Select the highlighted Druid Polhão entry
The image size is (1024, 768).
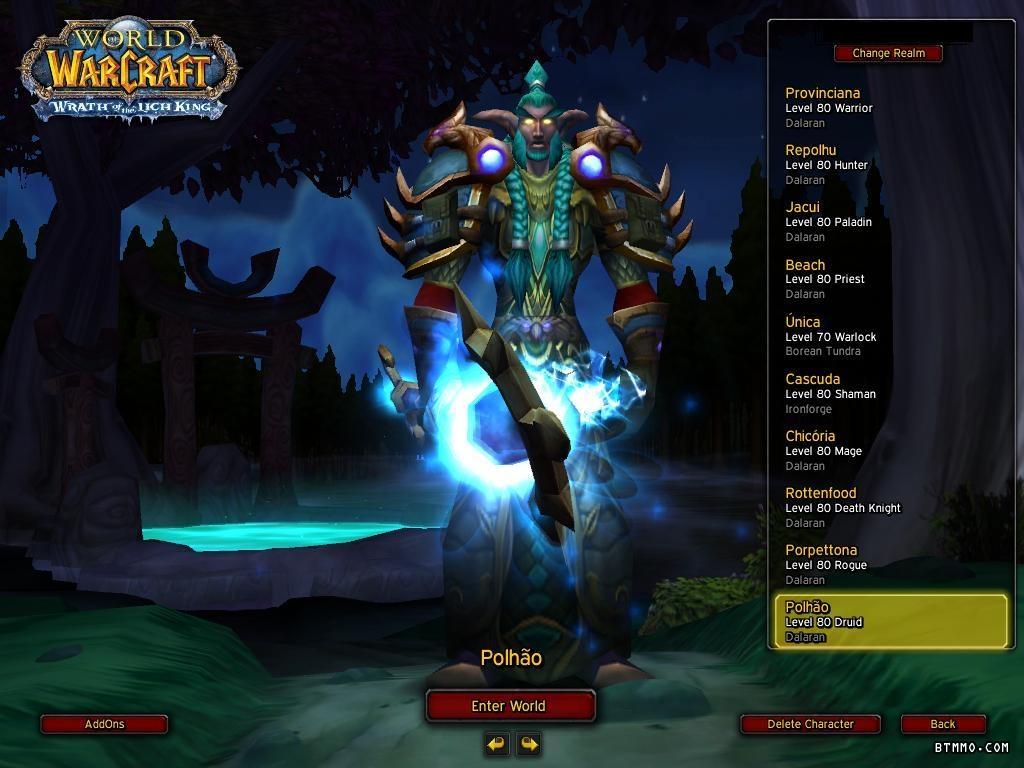pos(890,621)
